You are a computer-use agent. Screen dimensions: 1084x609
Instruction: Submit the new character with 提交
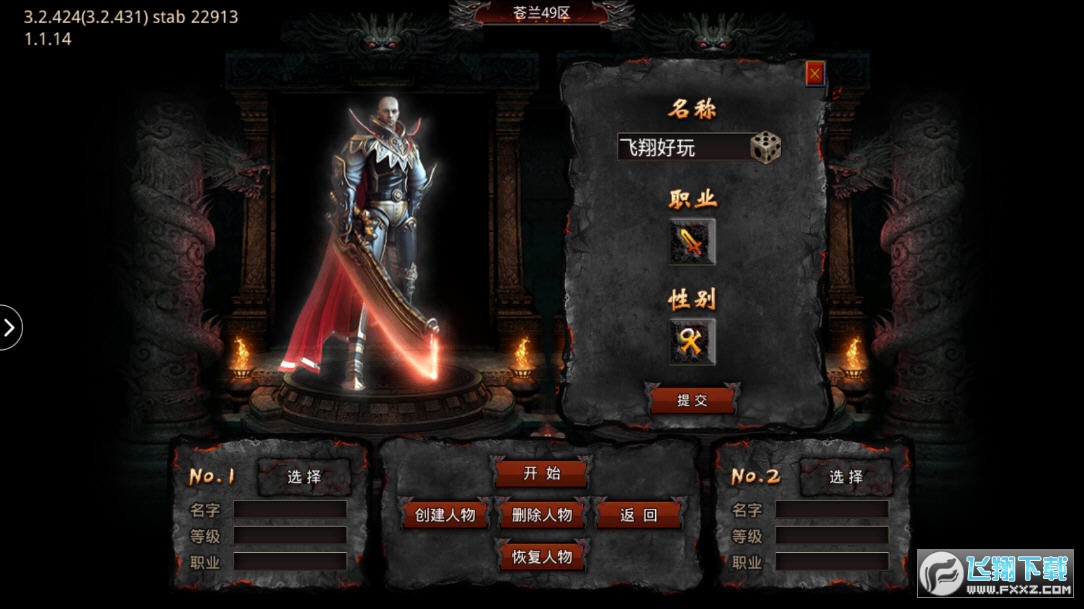[692, 400]
